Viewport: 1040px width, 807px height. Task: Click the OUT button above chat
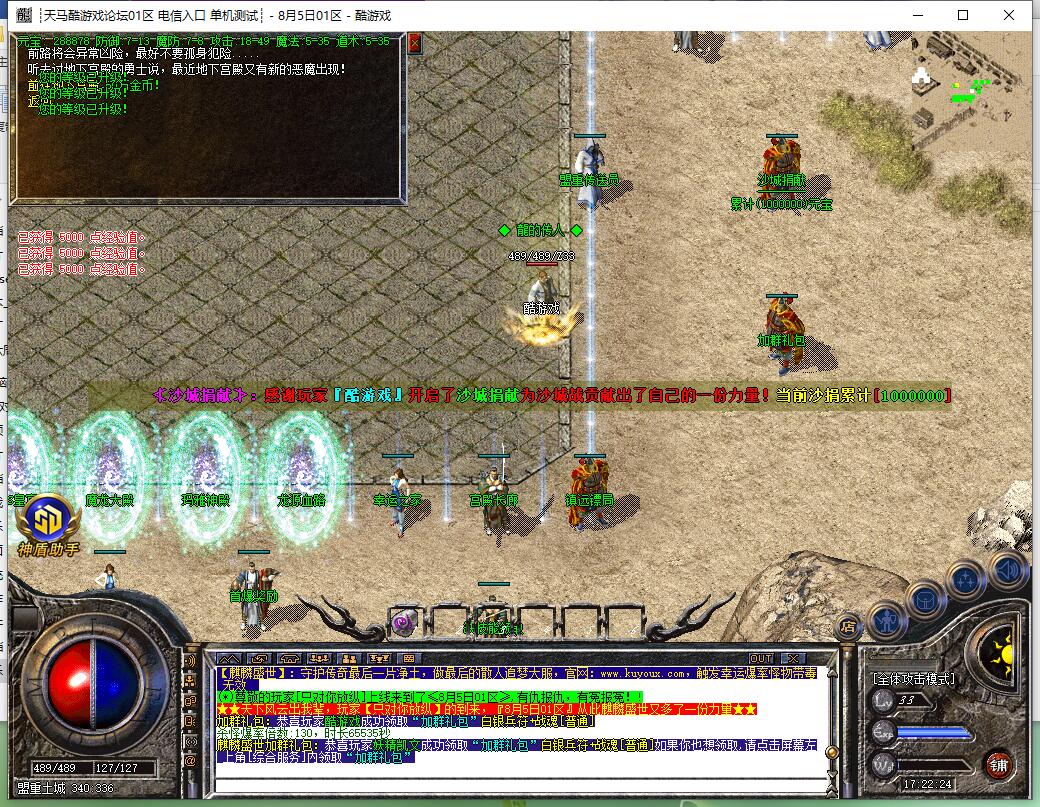pyautogui.click(x=761, y=658)
